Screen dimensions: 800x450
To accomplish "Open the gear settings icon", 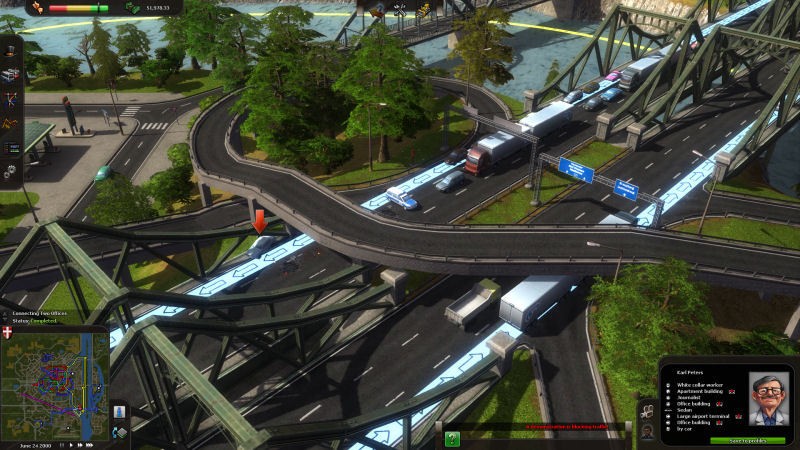I will tap(11, 173).
